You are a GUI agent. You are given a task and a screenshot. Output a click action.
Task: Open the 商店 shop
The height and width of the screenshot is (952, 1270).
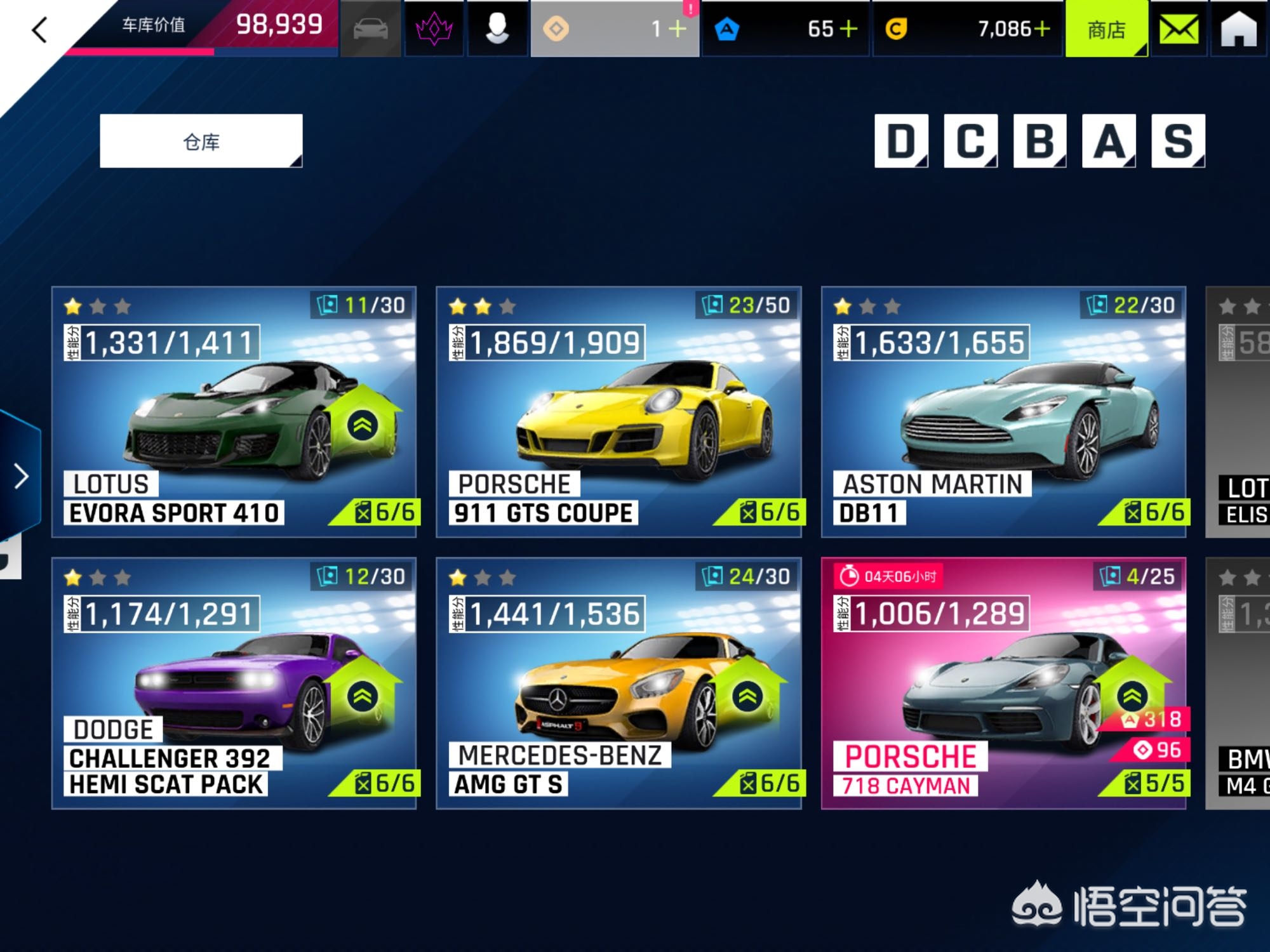(1106, 29)
